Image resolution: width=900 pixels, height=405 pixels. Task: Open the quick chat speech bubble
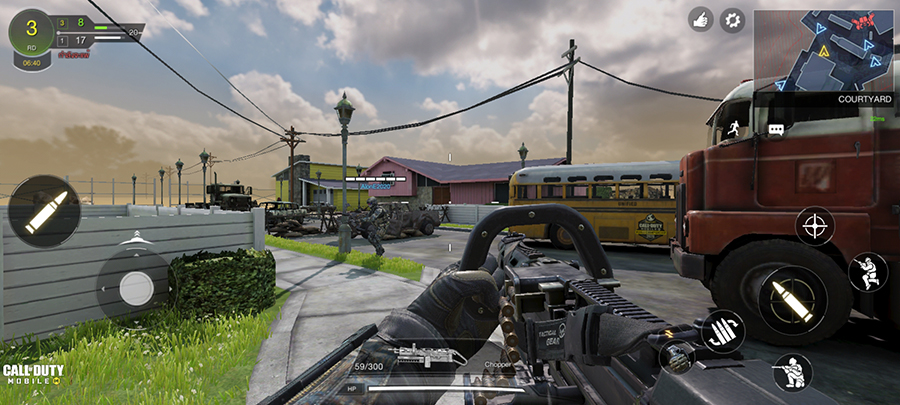776,129
